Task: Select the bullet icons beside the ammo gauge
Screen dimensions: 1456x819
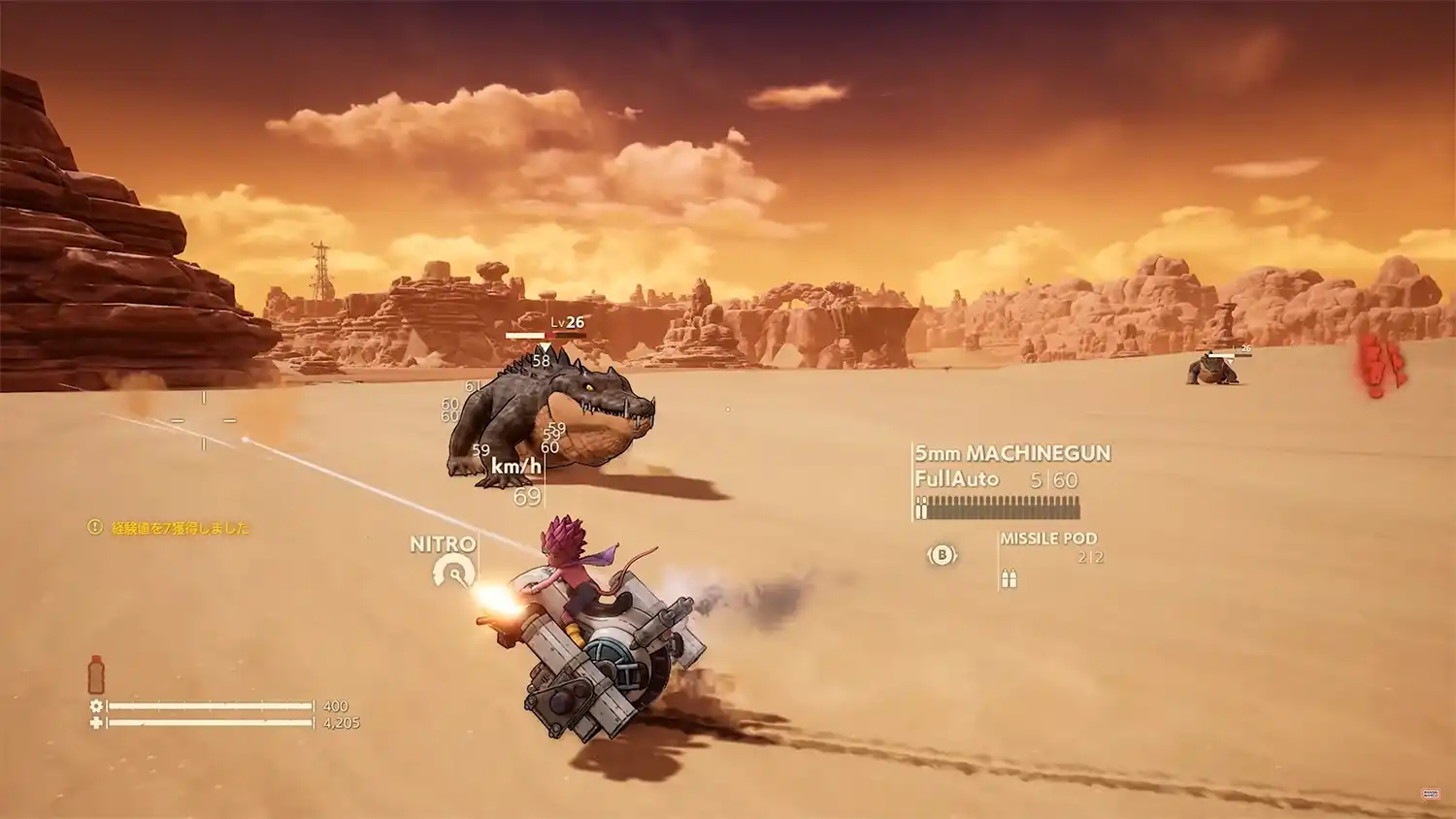Action: coord(921,507)
